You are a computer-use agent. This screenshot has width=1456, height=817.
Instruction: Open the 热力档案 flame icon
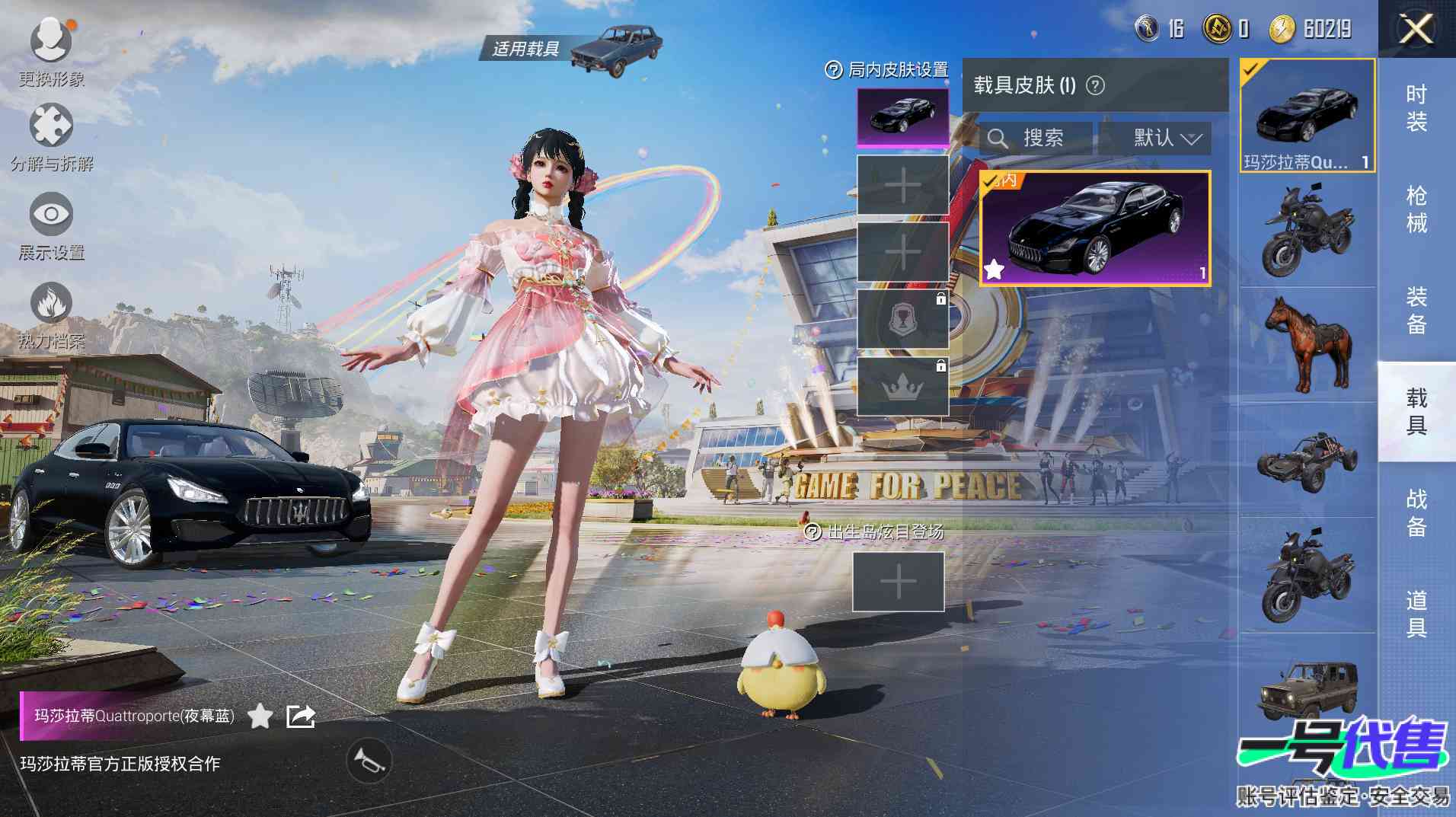51,305
